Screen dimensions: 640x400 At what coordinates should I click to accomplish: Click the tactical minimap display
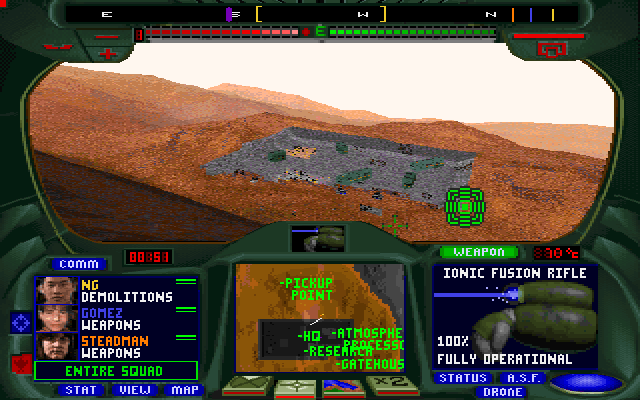coord(319,317)
